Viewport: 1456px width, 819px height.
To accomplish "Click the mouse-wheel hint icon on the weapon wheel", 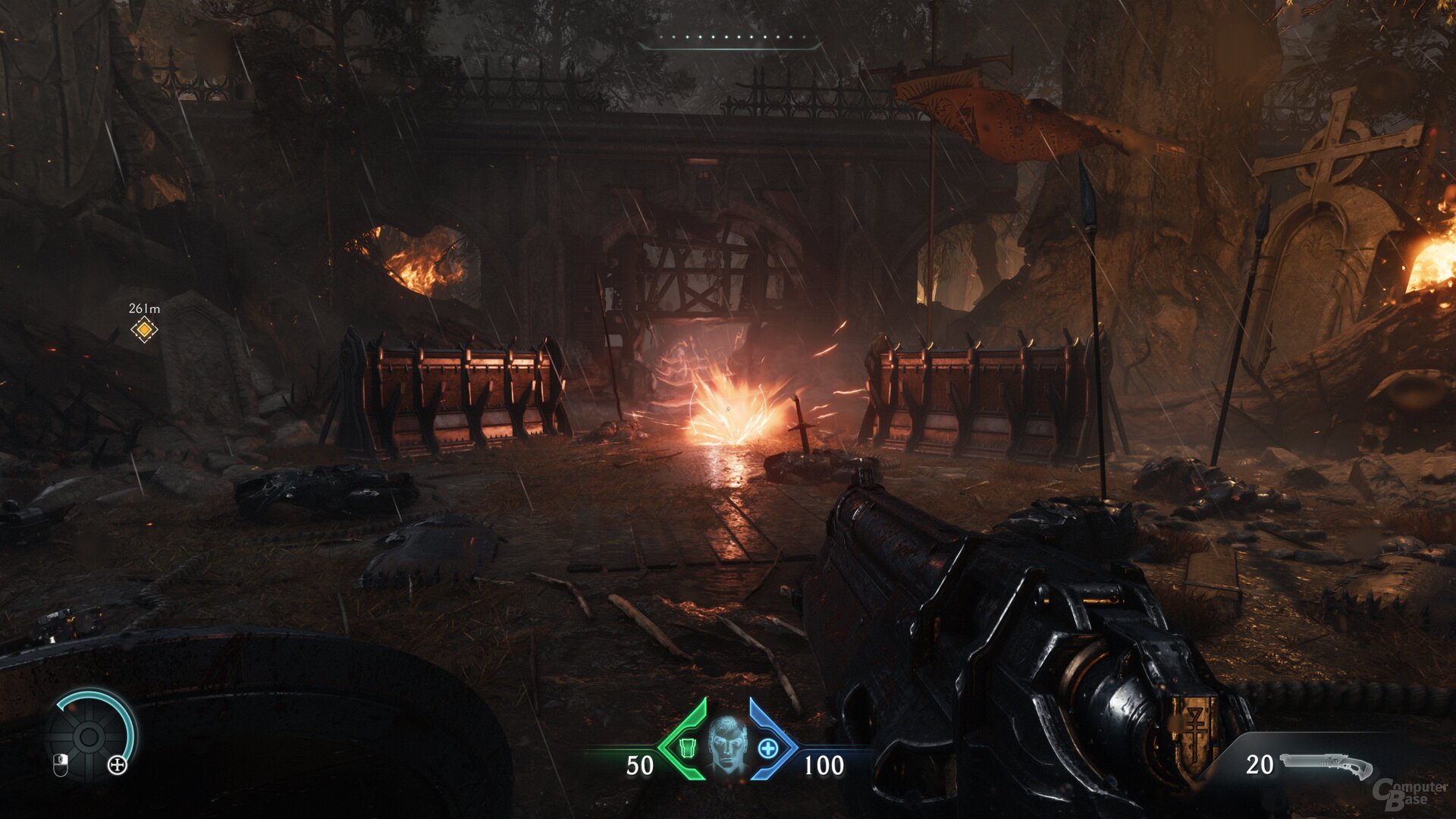I will click(61, 765).
